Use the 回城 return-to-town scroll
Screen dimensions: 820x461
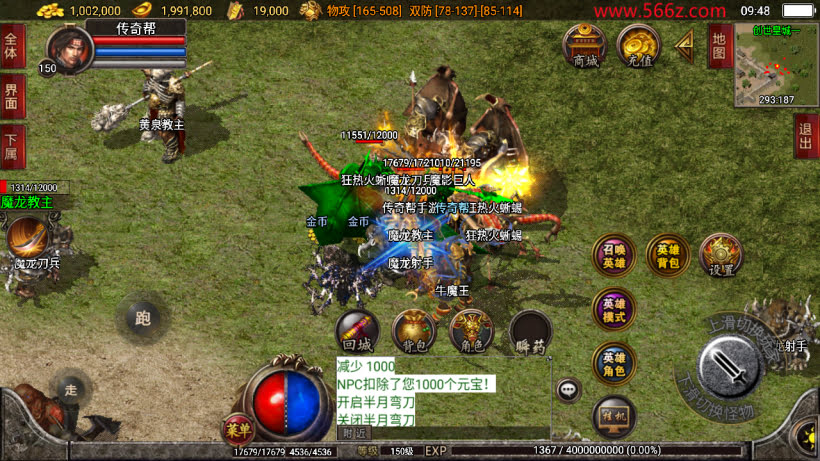click(x=357, y=330)
